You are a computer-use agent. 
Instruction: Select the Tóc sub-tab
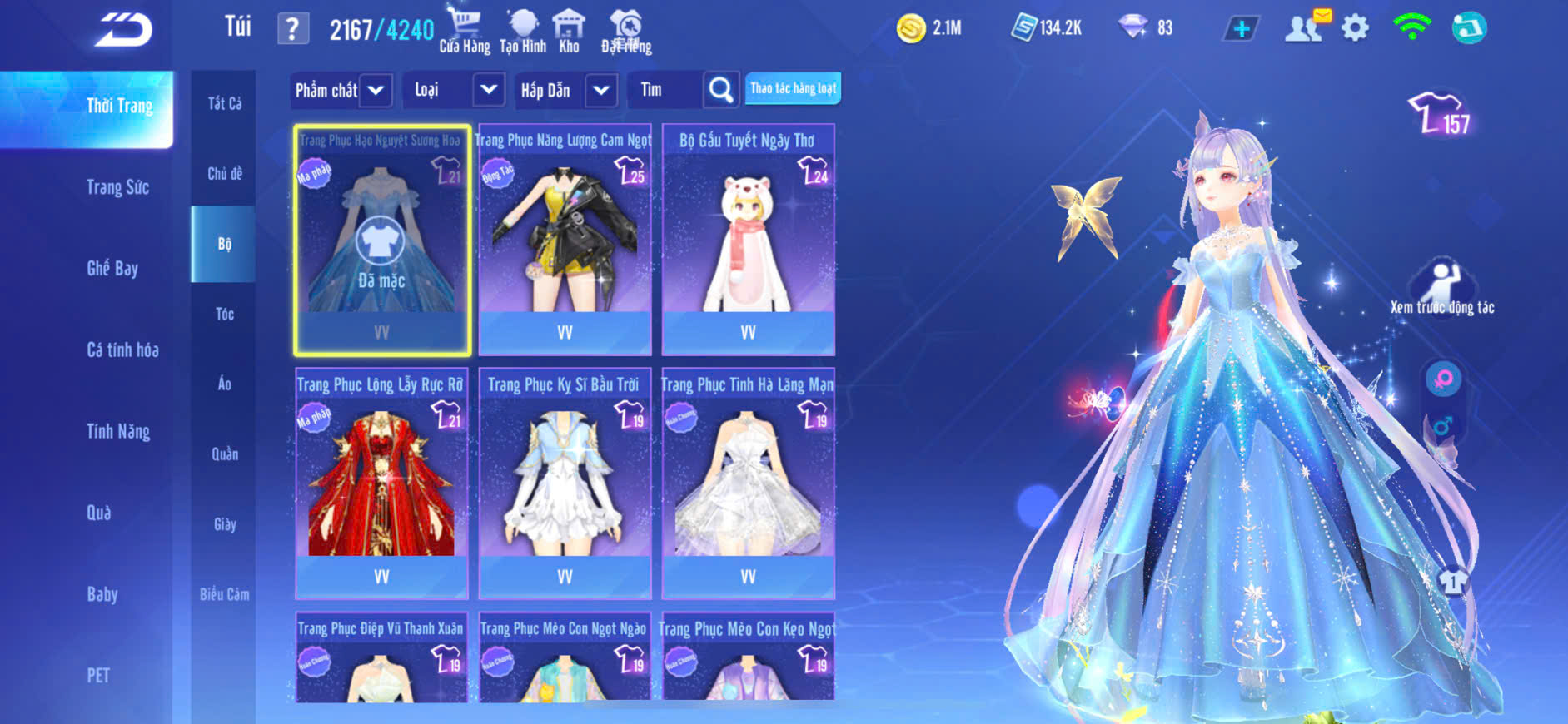pyautogui.click(x=224, y=314)
